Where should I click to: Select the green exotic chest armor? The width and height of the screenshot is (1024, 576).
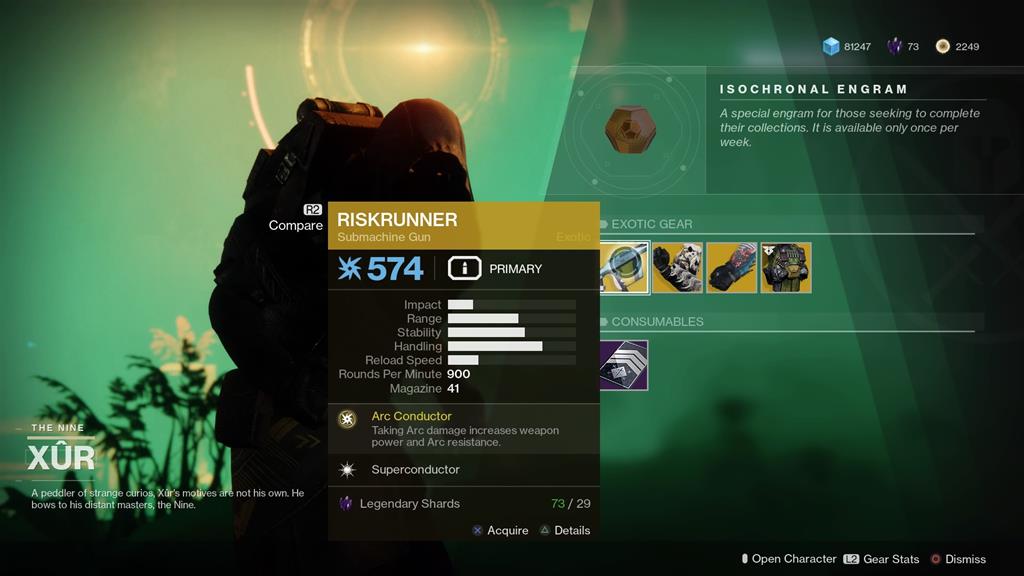(785, 268)
